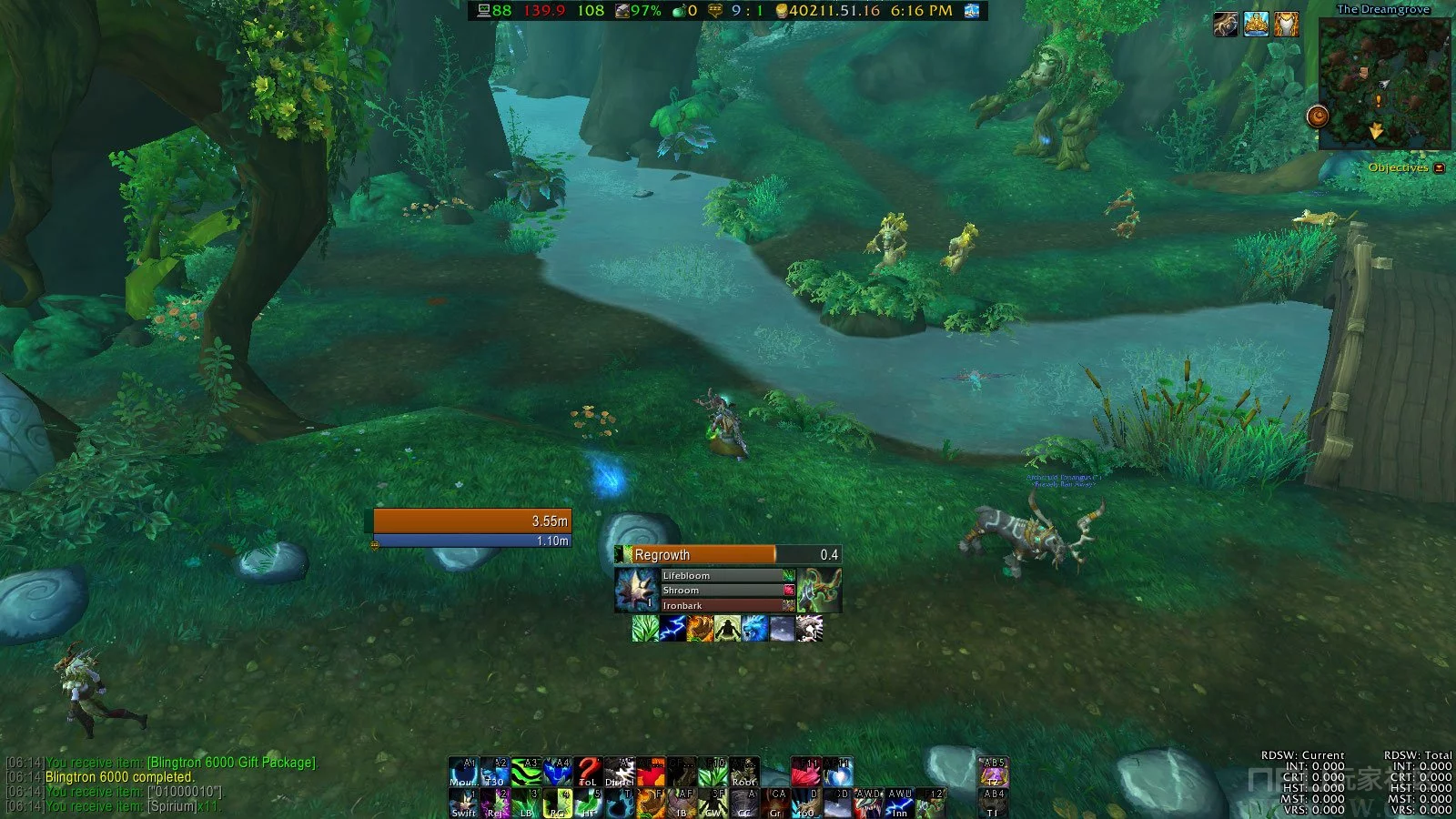Use the Mount action bar slot
The image size is (1456, 819).
[x=463, y=772]
